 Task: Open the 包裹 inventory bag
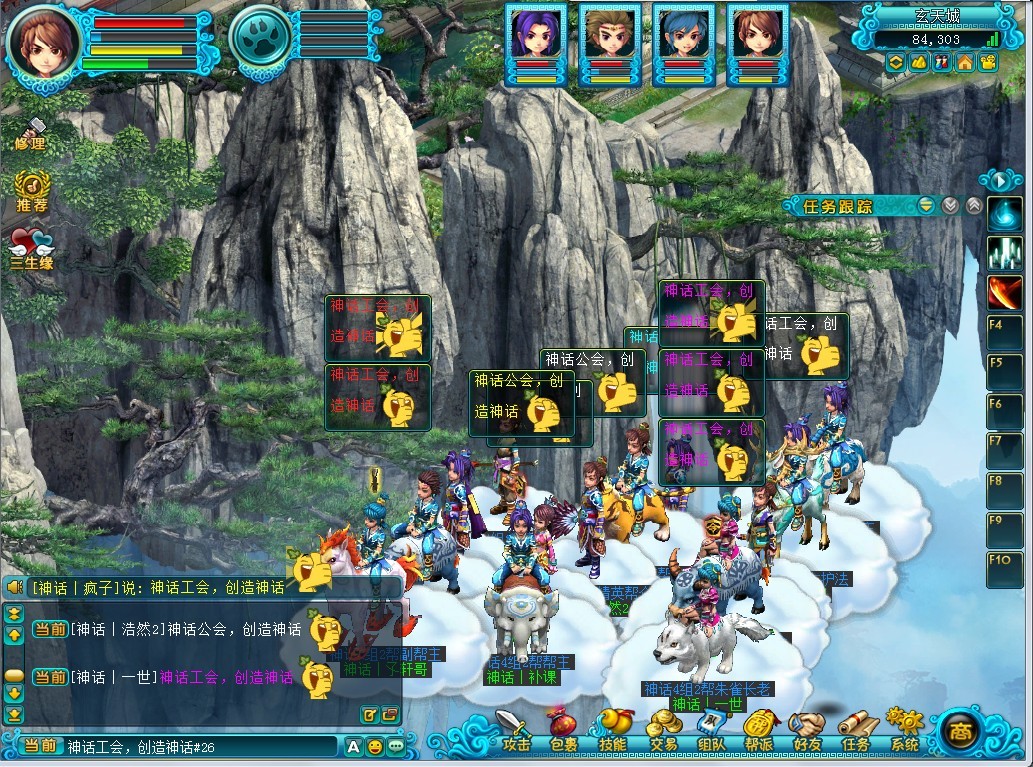pyautogui.click(x=563, y=730)
